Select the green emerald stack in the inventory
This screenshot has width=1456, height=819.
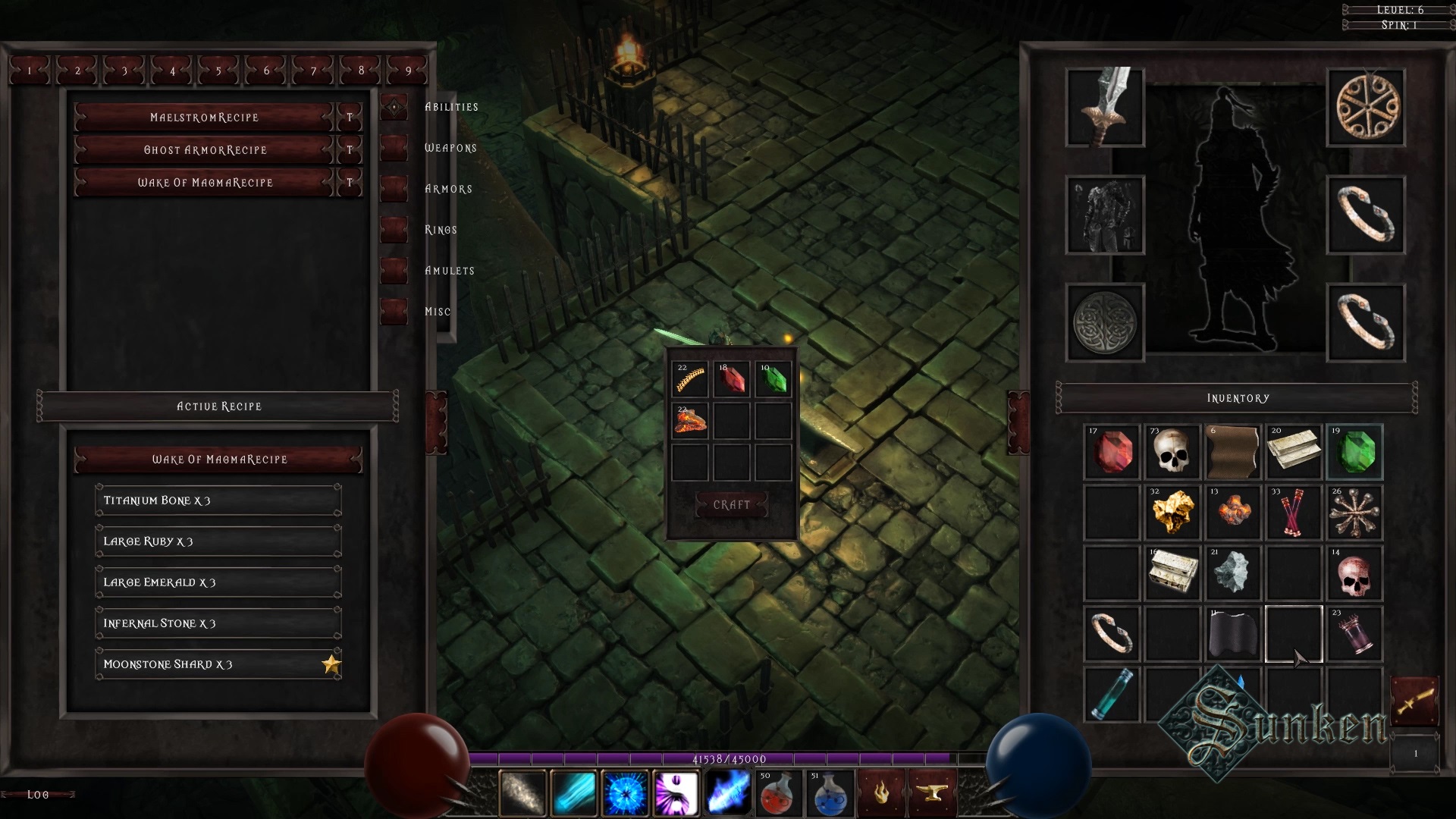click(1355, 453)
